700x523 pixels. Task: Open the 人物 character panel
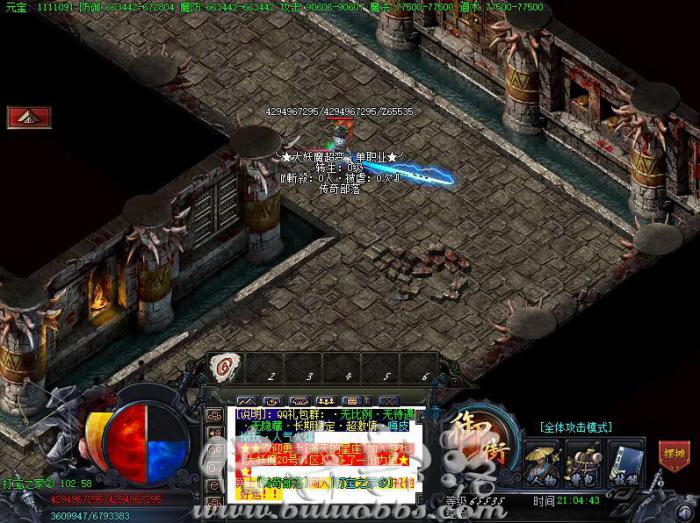(x=543, y=461)
